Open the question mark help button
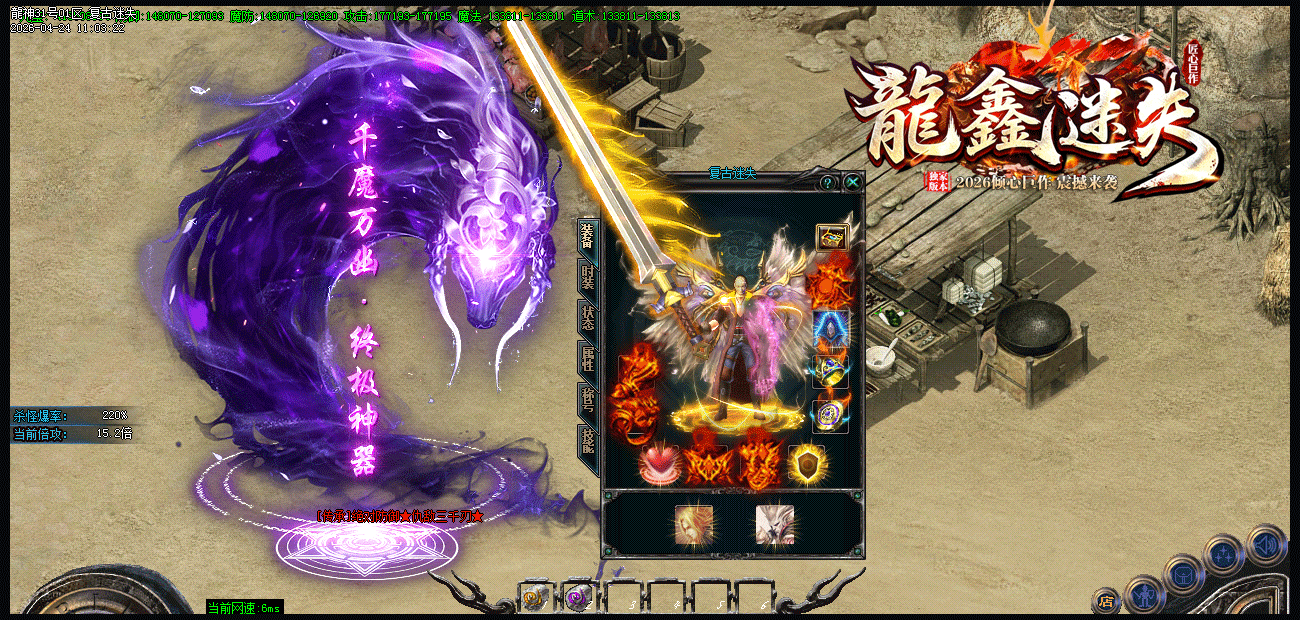This screenshot has width=1300, height=620. pos(828,182)
